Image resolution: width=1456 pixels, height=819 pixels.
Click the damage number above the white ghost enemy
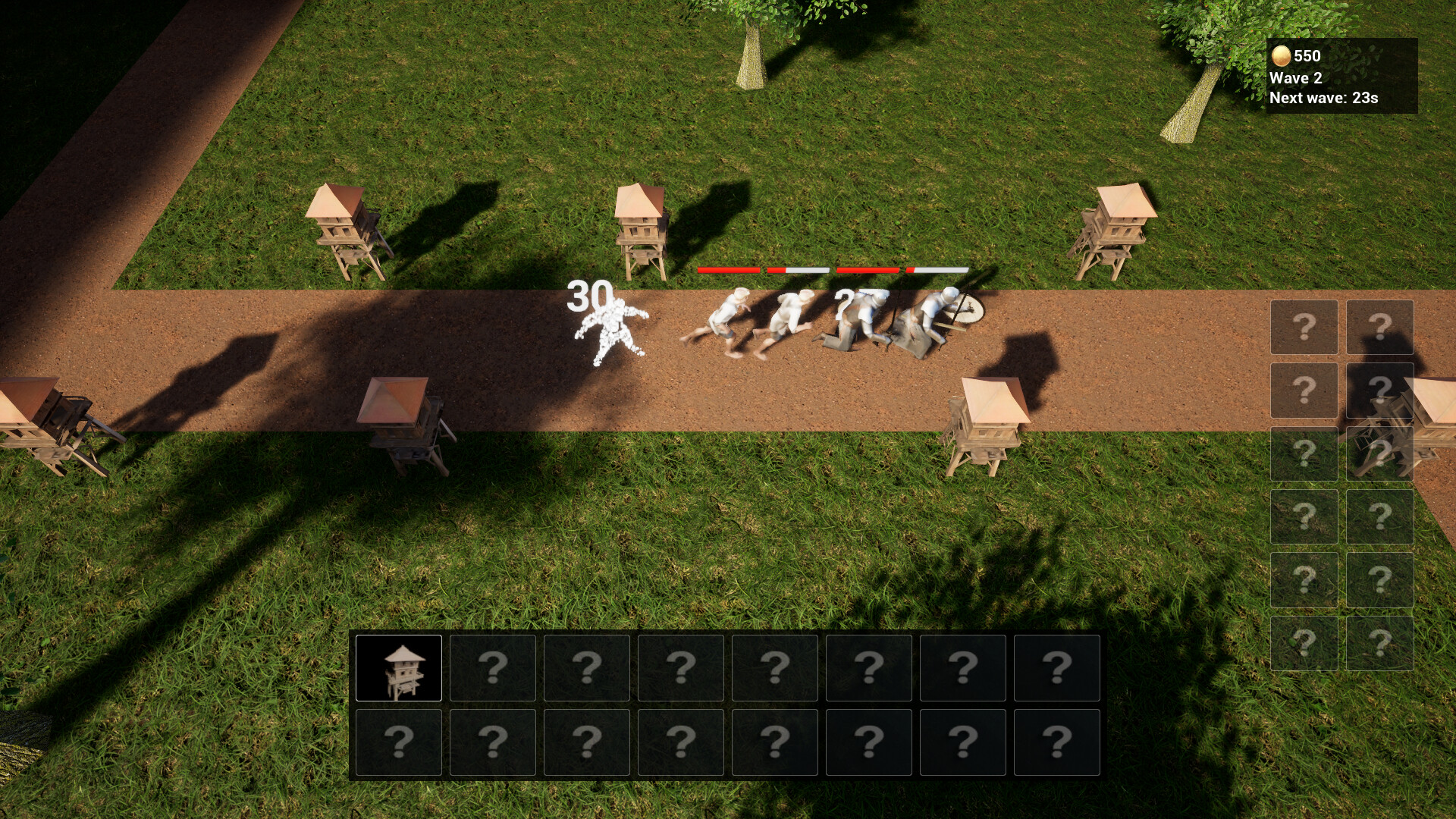click(589, 294)
